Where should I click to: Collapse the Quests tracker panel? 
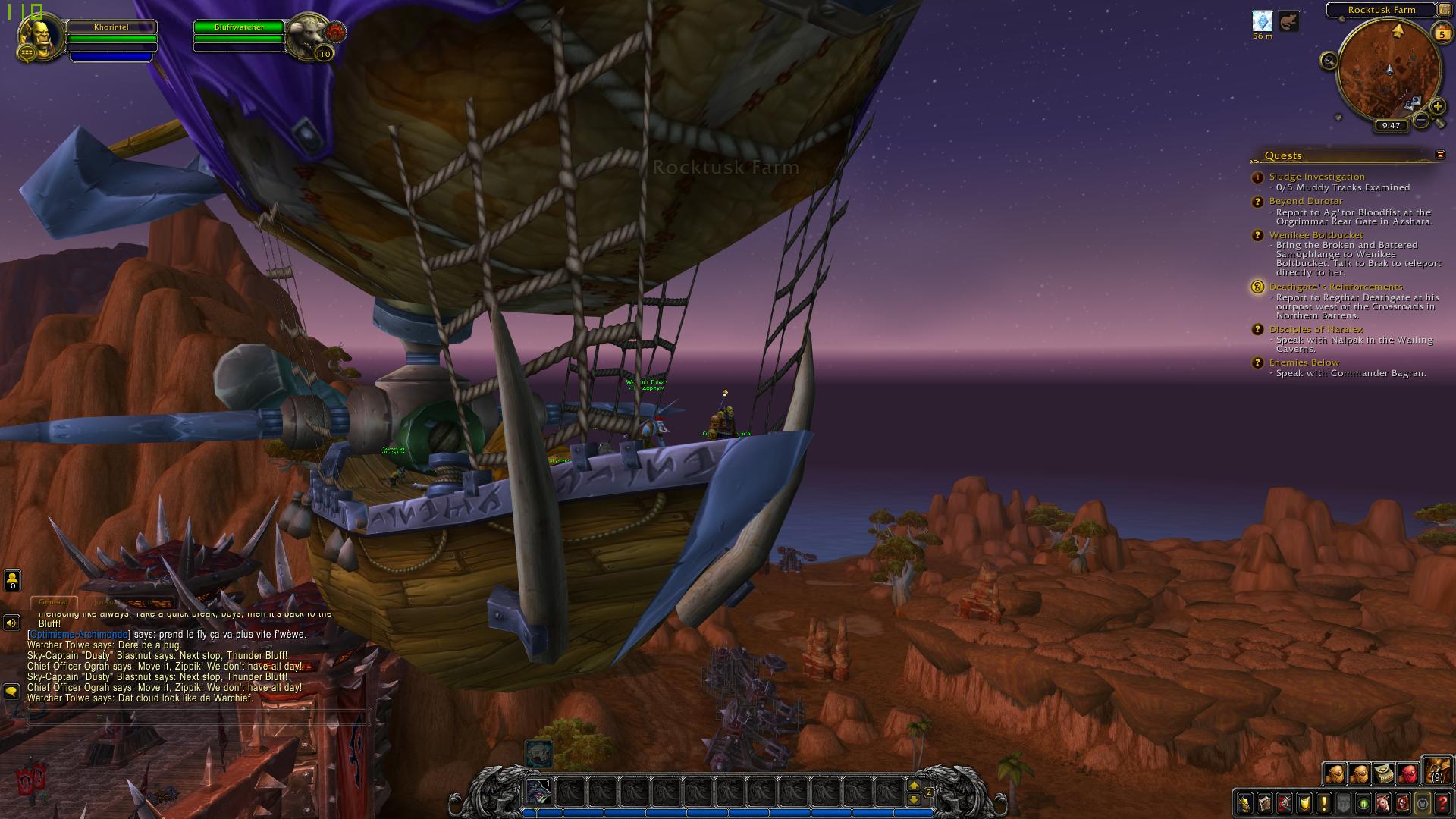[1440, 155]
